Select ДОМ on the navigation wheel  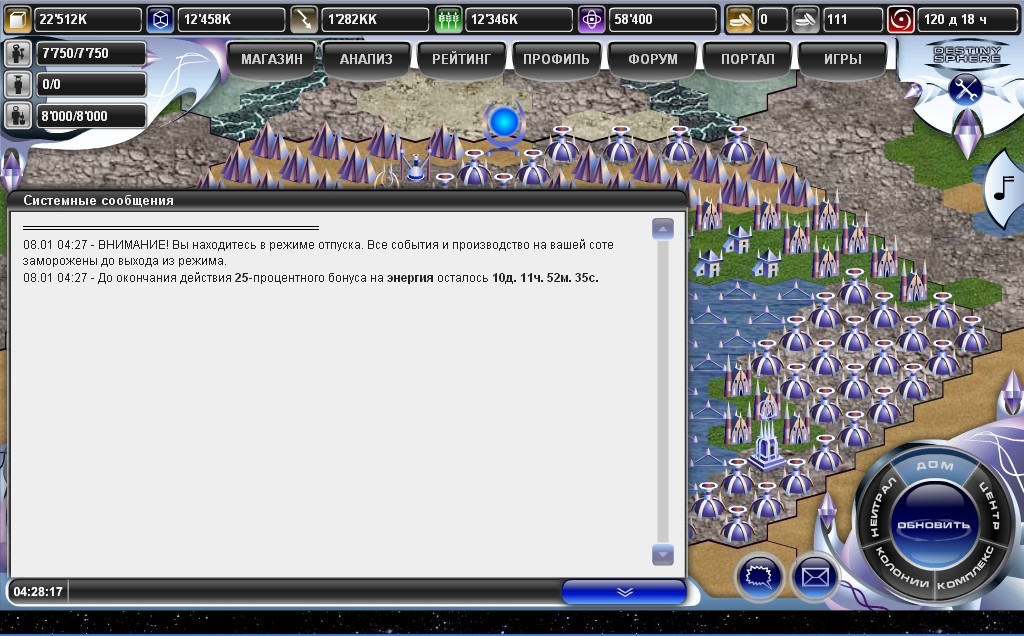coord(934,468)
